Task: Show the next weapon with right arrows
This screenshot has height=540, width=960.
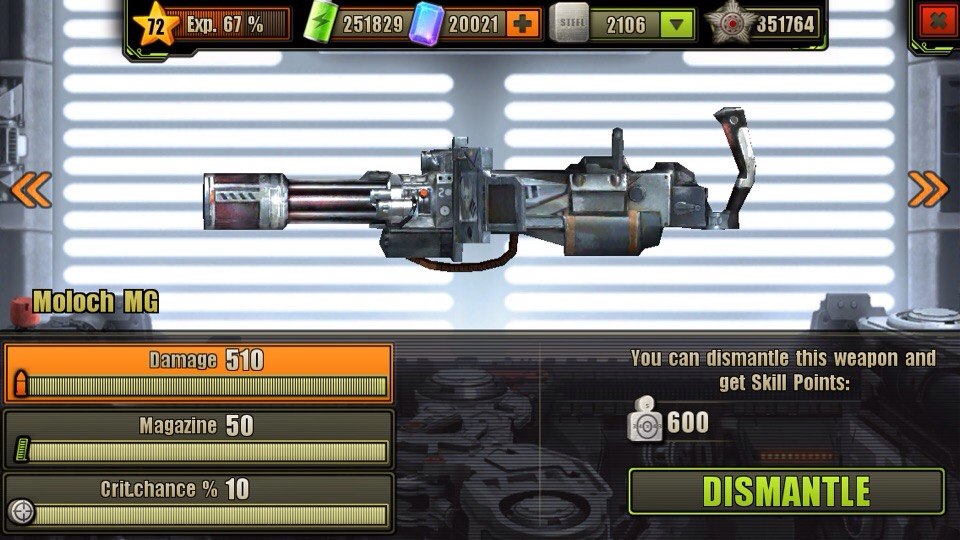Action: pyautogui.click(x=927, y=188)
